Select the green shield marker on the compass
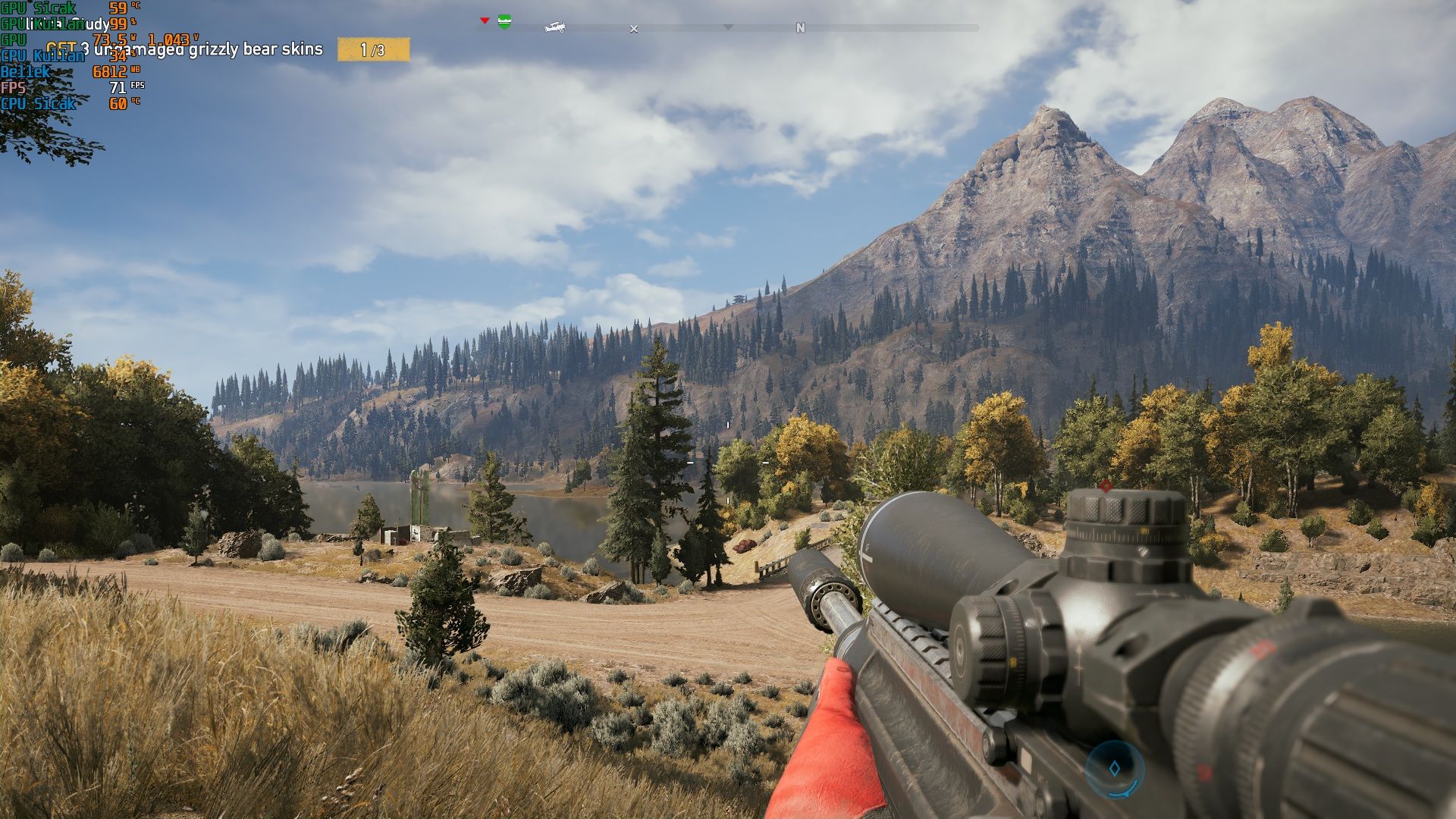This screenshot has width=1456, height=819. point(504,22)
